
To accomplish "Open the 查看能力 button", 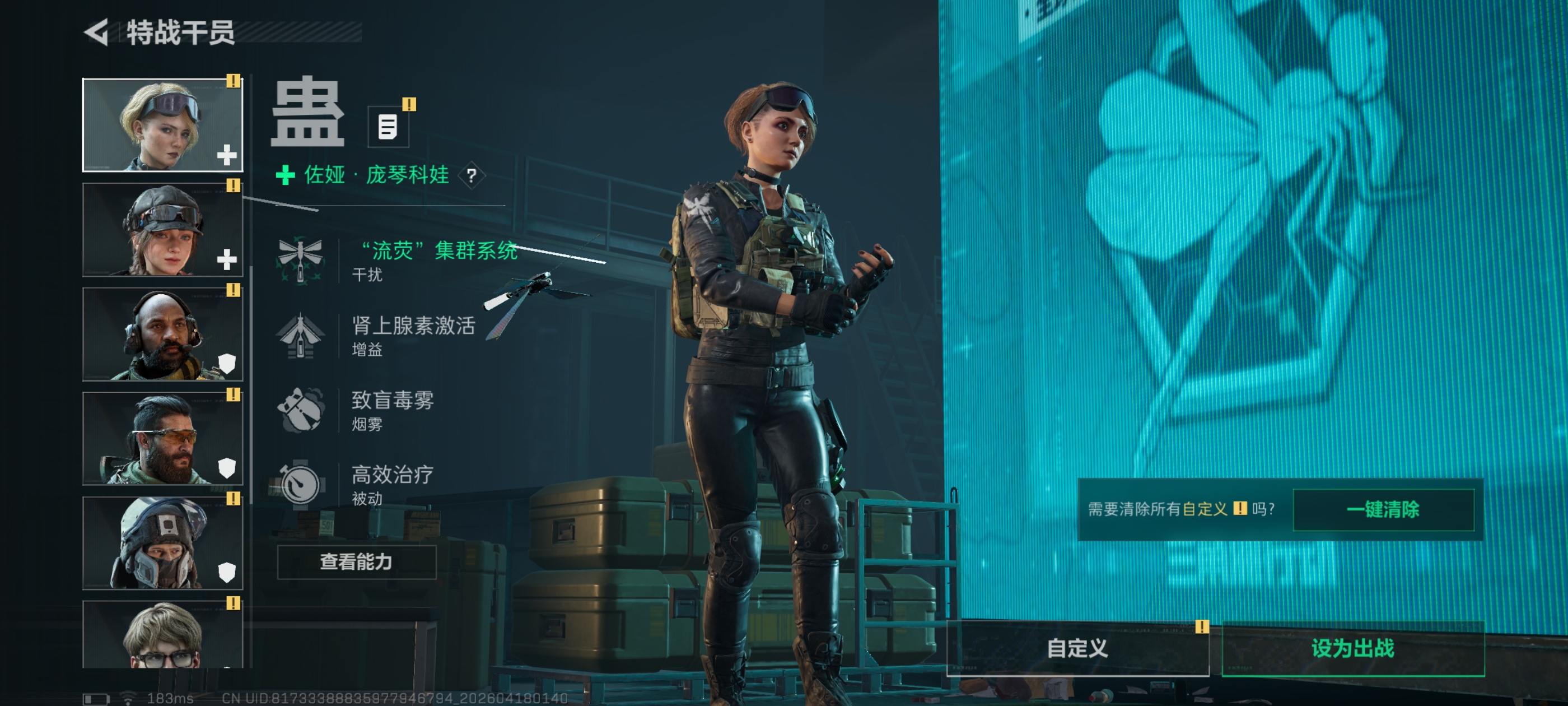I will click(356, 561).
